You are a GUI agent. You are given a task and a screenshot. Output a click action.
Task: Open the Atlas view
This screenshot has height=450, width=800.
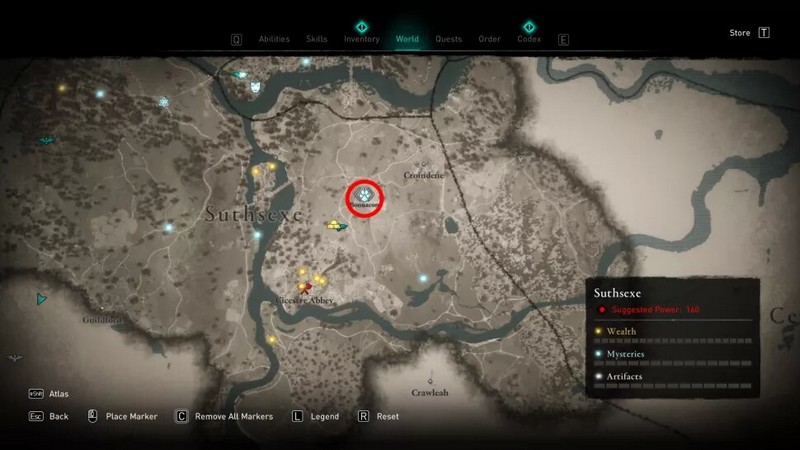click(x=59, y=394)
